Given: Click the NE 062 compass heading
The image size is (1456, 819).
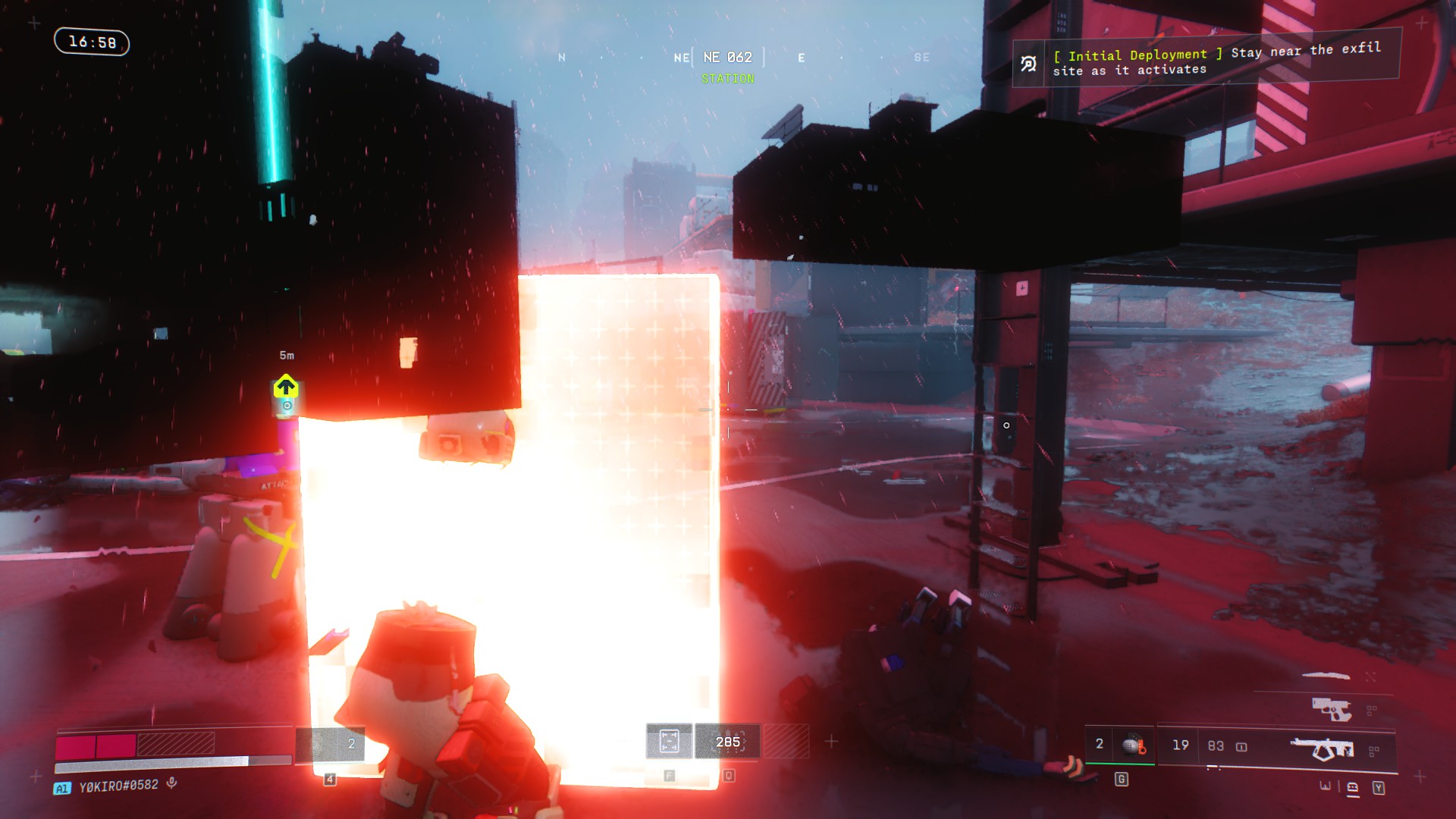Looking at the screenshot, I should click(x=727, y=58).
